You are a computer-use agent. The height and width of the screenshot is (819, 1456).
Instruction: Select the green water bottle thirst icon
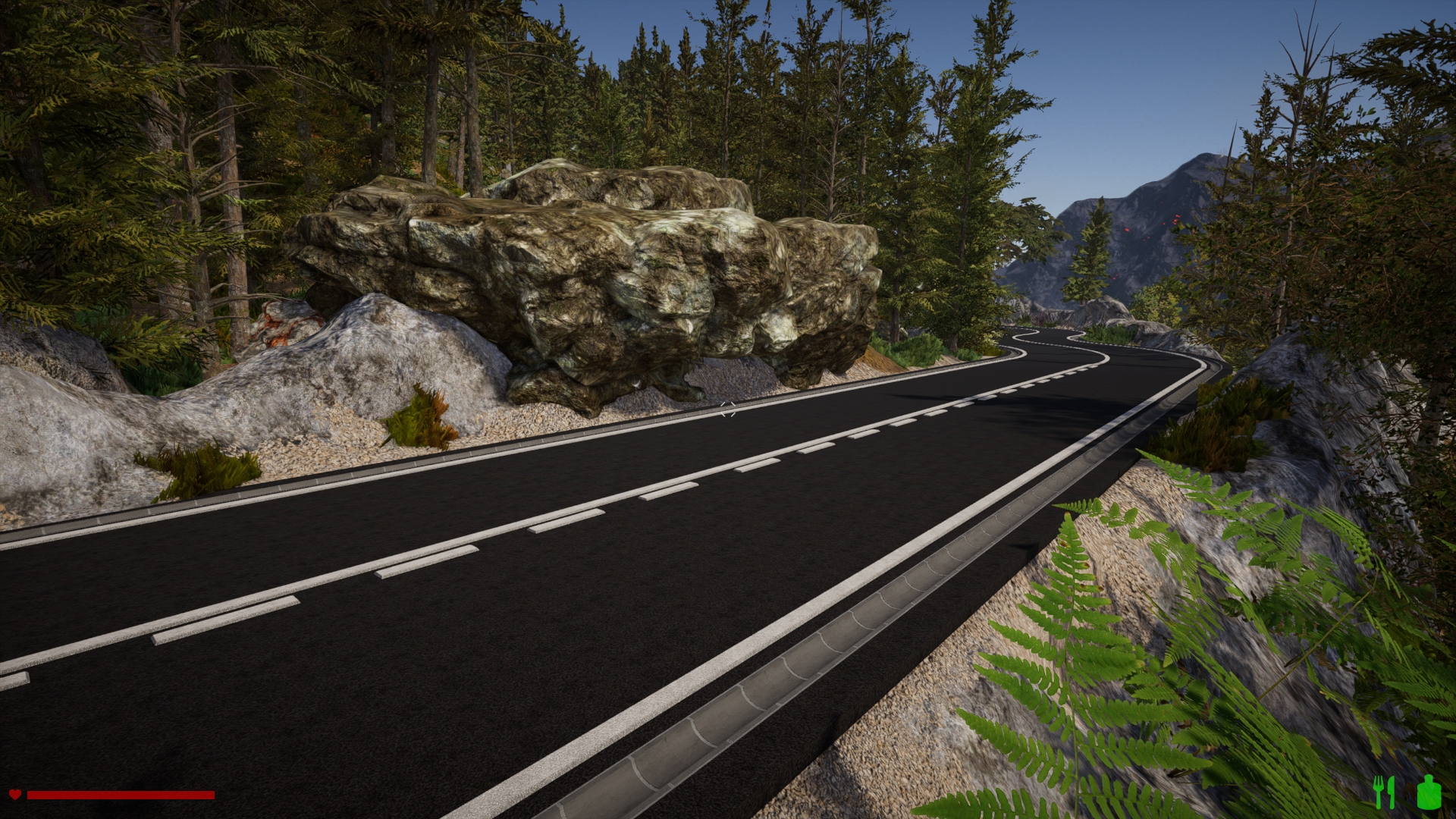coord(1429,792)
